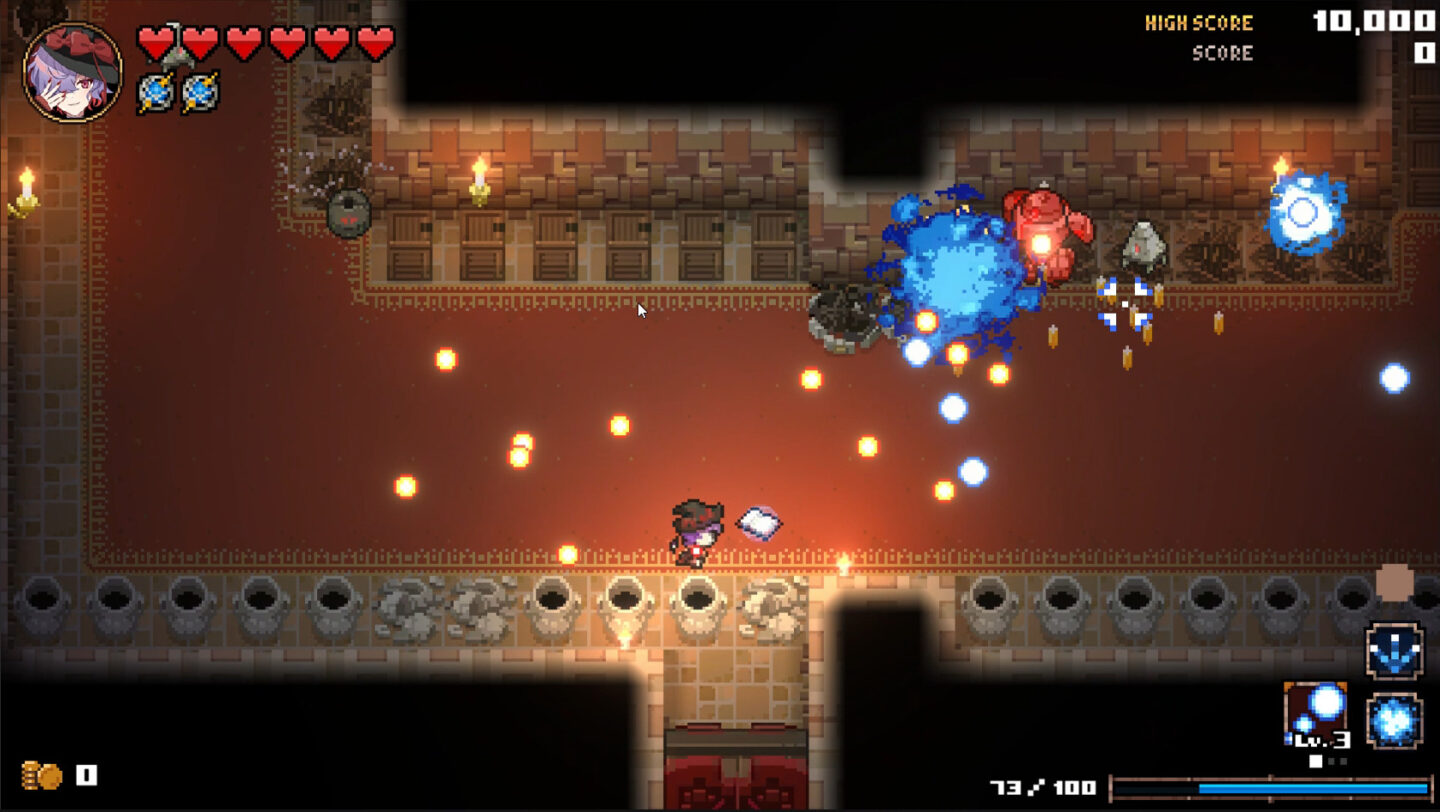The width and height of the screenshot is (1440, 812).
Task: Click the SCORE counter showing 0
Action: click(x=1424, y=53)
